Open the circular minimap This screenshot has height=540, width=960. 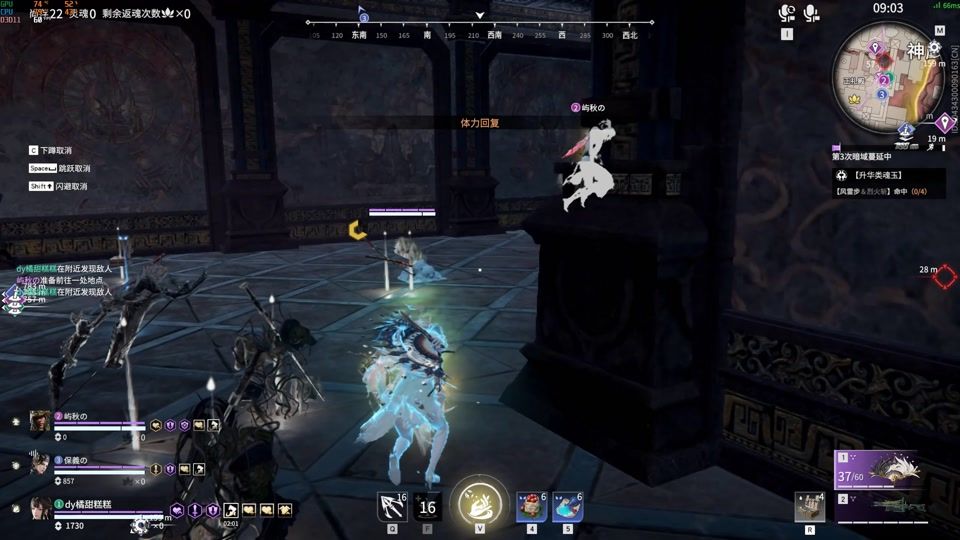pyautogui.click(x=883, y=76)
